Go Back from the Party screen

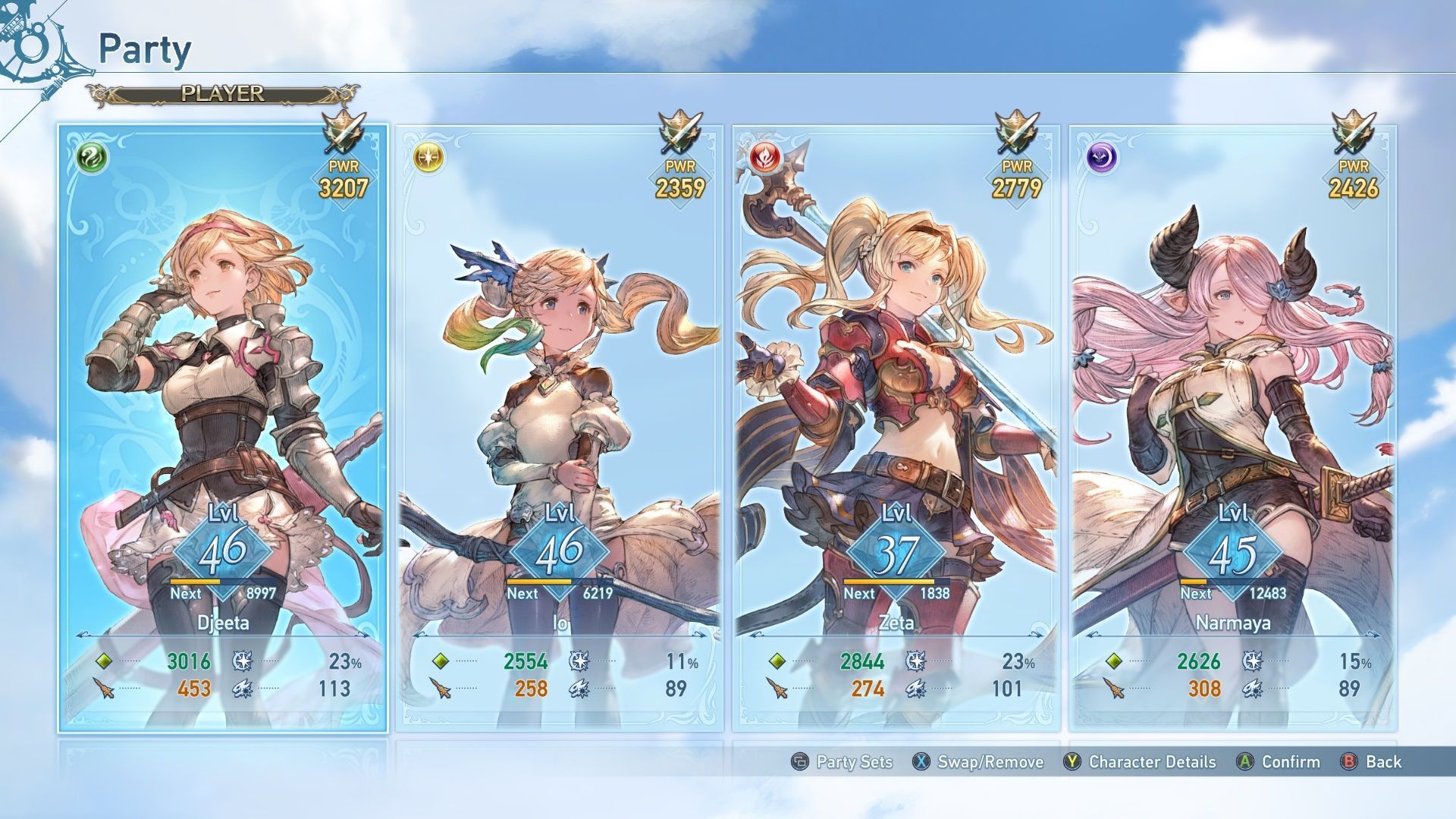(x=1371, y=762)
